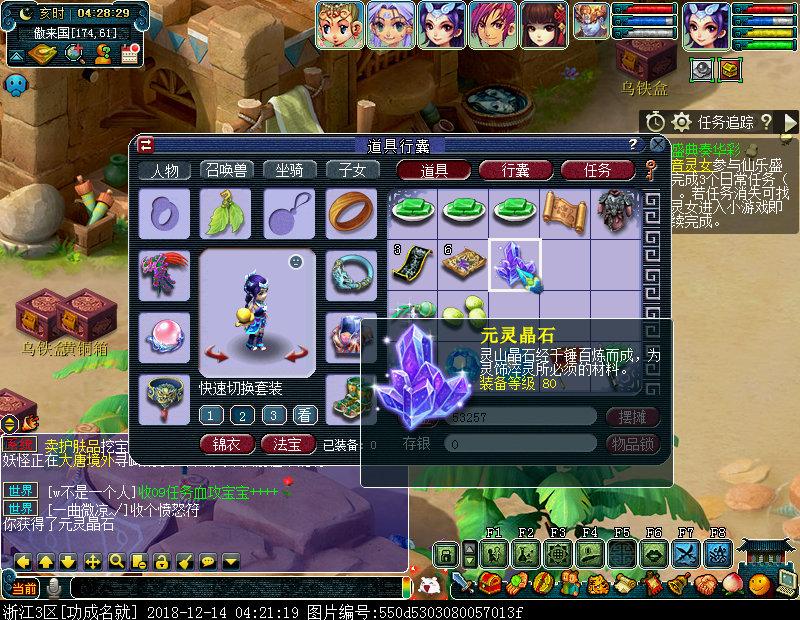Viewport: 800px width, 620px height.
Task: Open the help icon beside 任务追踪
Action: 766,122
